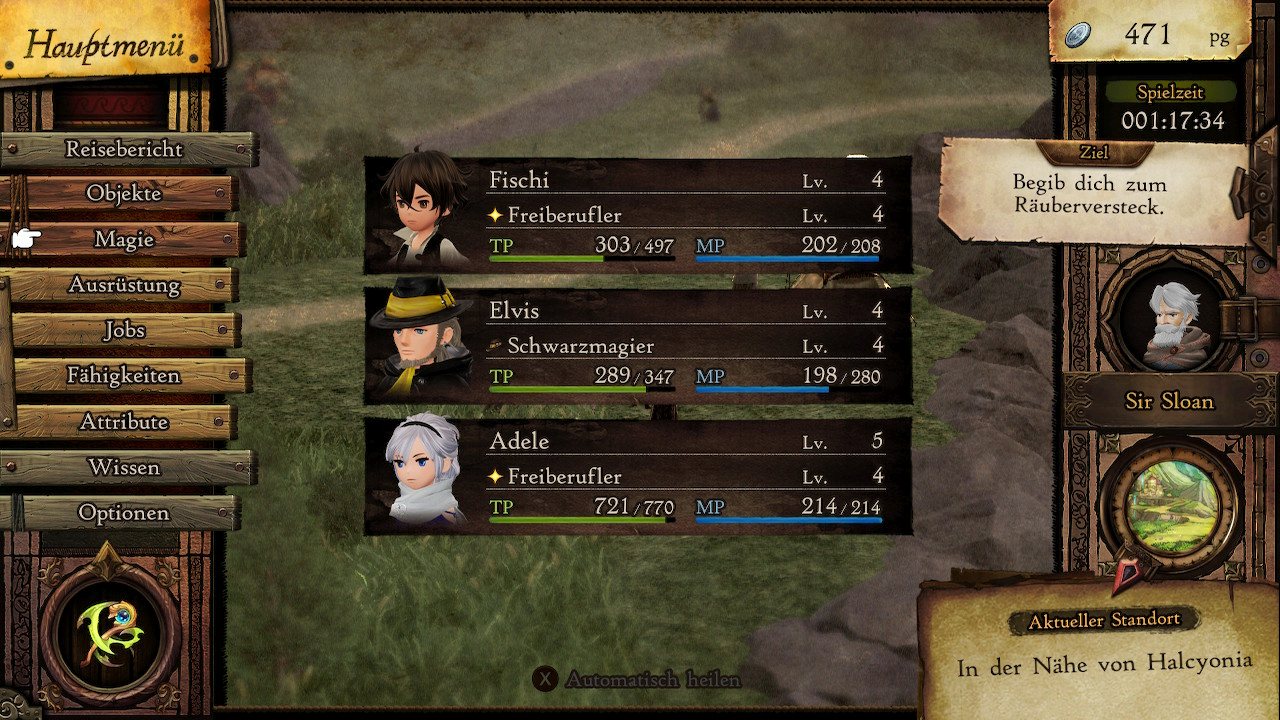Select Objekte from the main menu
The width and height of the screenshot is (1280, 720).
pyautogui.click(x=124, y=193)
